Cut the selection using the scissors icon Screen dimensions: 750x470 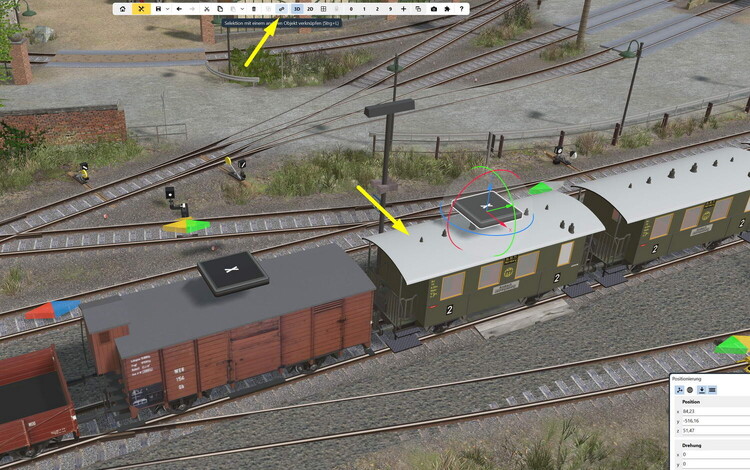[206, 9]
